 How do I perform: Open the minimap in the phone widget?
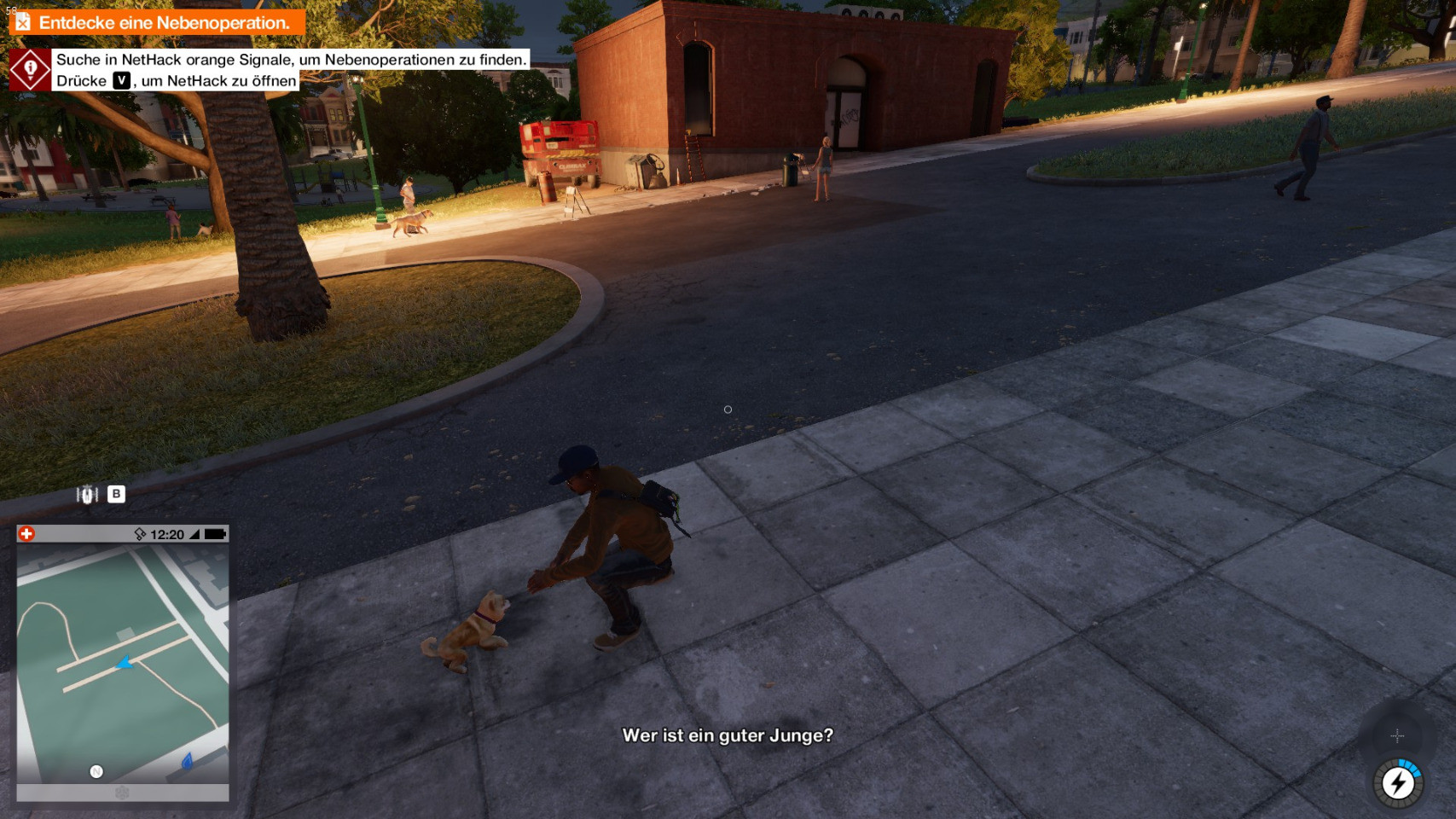(x=123, y=663)
